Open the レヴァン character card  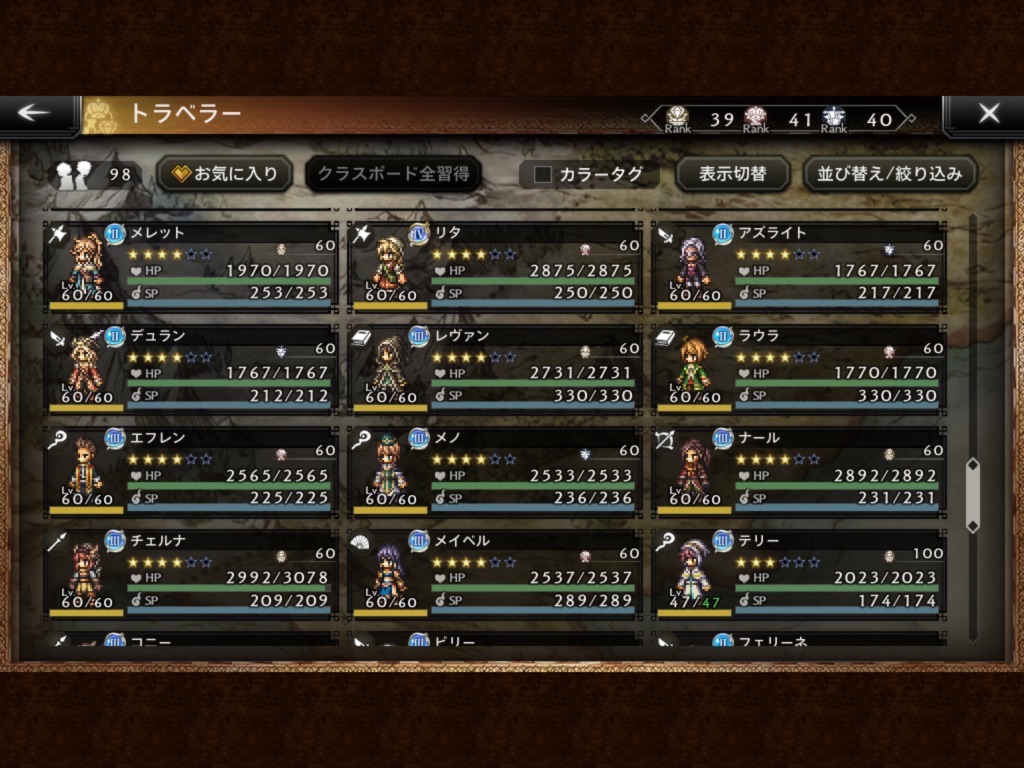click(x=495, y=369)
